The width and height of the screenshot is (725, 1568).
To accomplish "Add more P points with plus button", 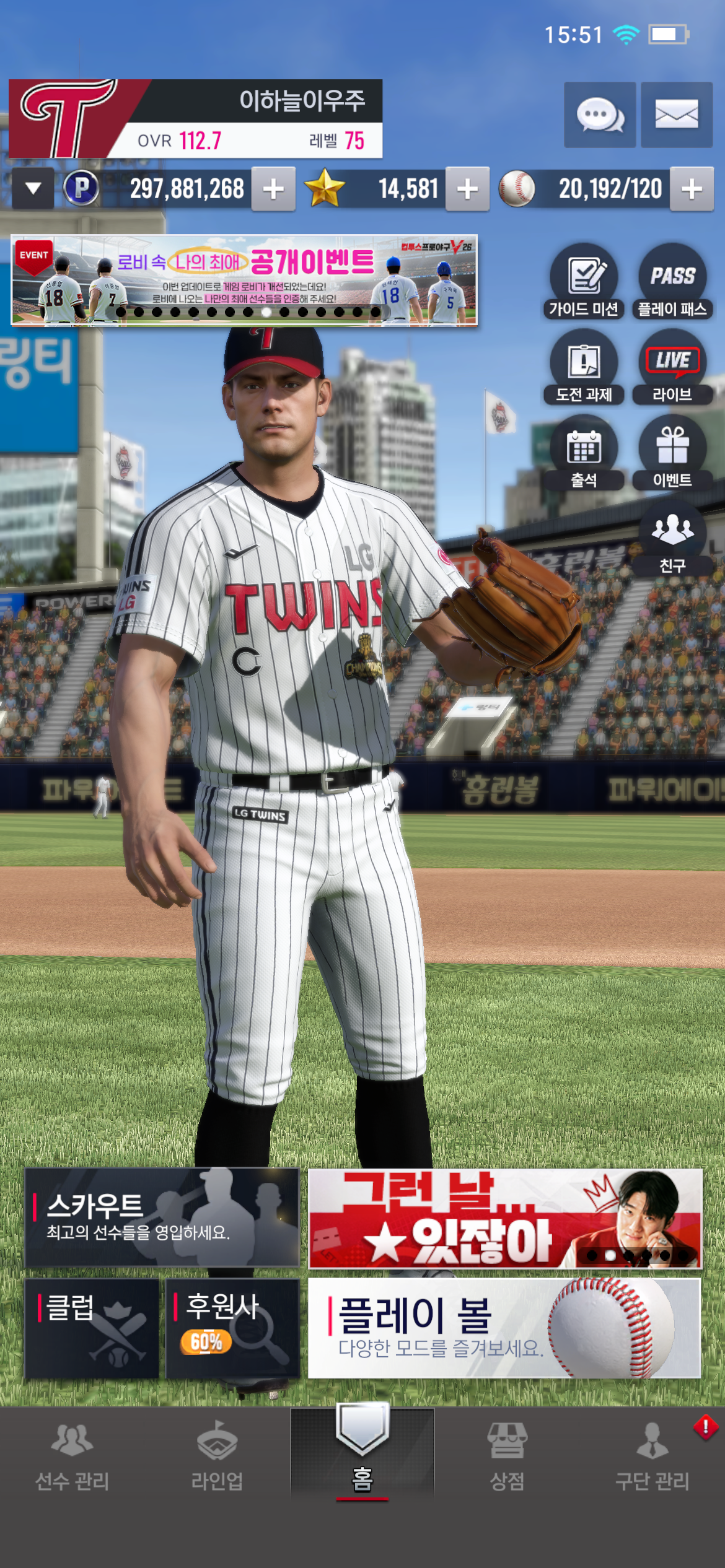I will tap(273, 189).
